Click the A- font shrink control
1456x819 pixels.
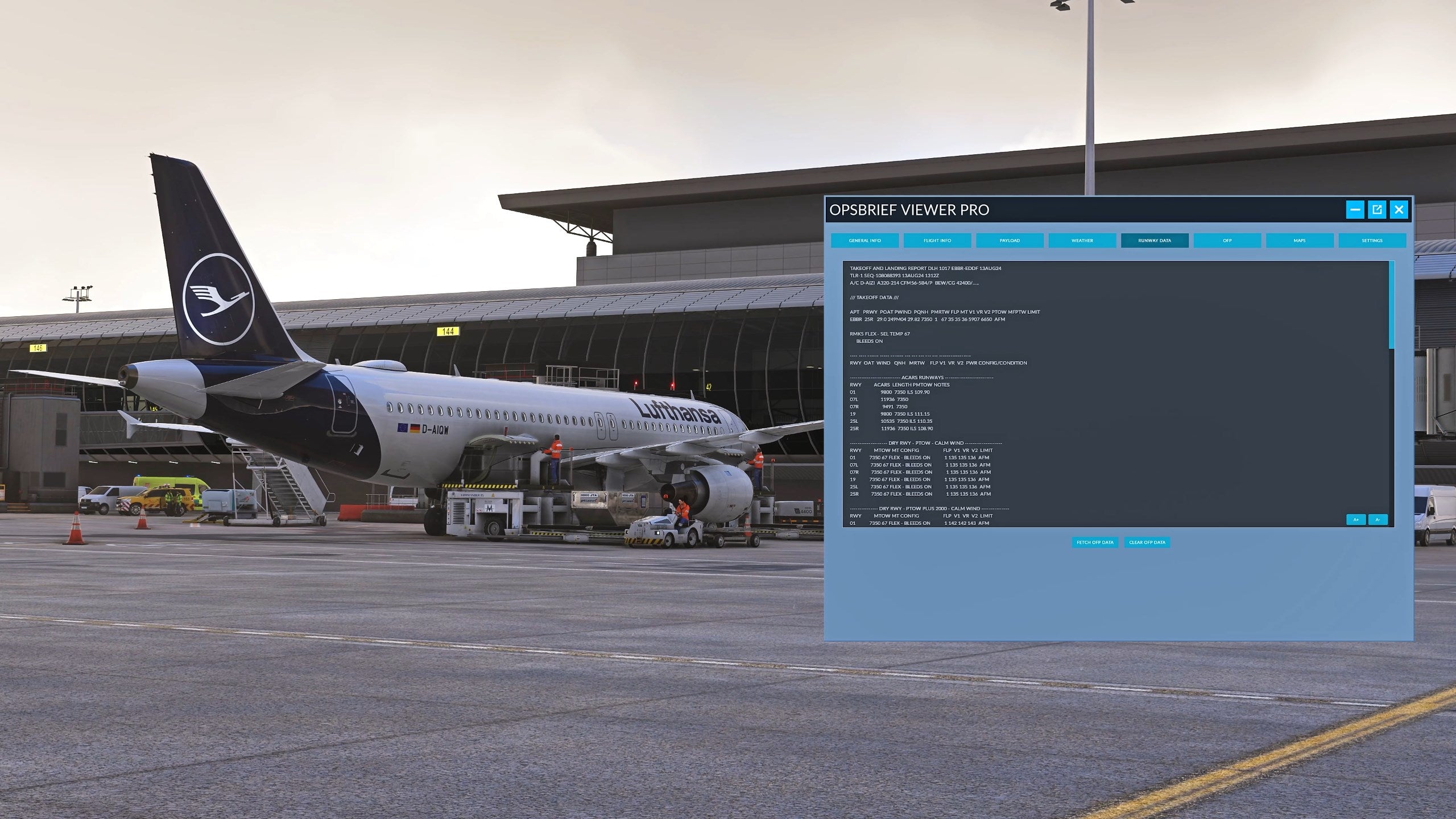click(1378, 519)
